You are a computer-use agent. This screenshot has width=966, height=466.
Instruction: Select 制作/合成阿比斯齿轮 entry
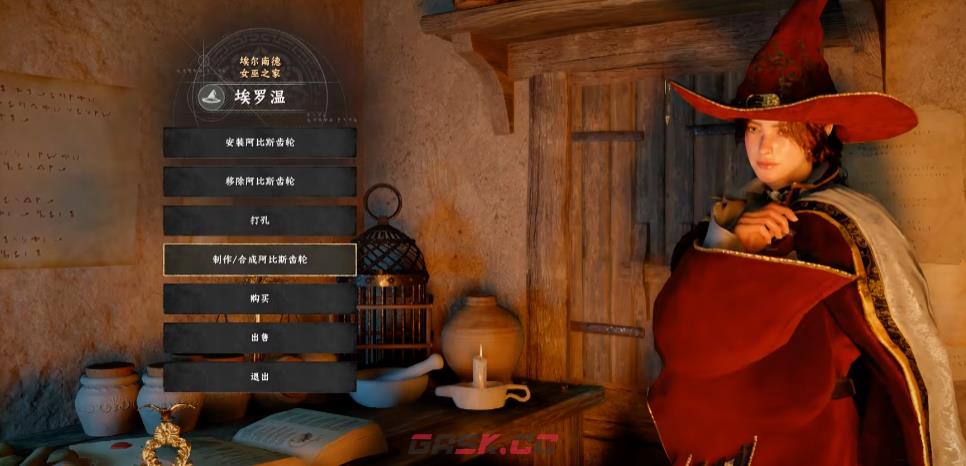click(x=260, y=259)
